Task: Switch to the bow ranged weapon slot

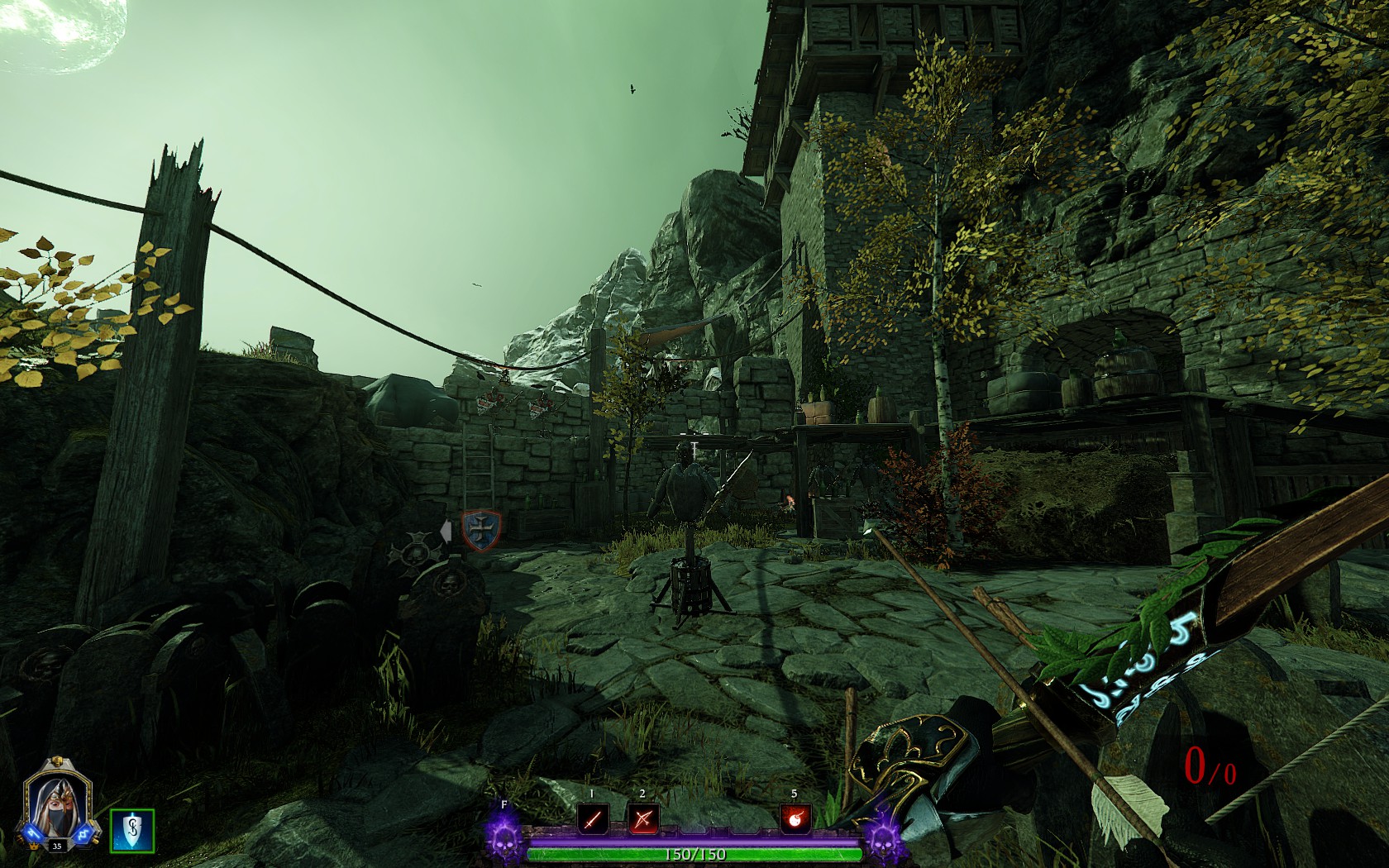Action: pyautogui.click(x=642, y=819)
